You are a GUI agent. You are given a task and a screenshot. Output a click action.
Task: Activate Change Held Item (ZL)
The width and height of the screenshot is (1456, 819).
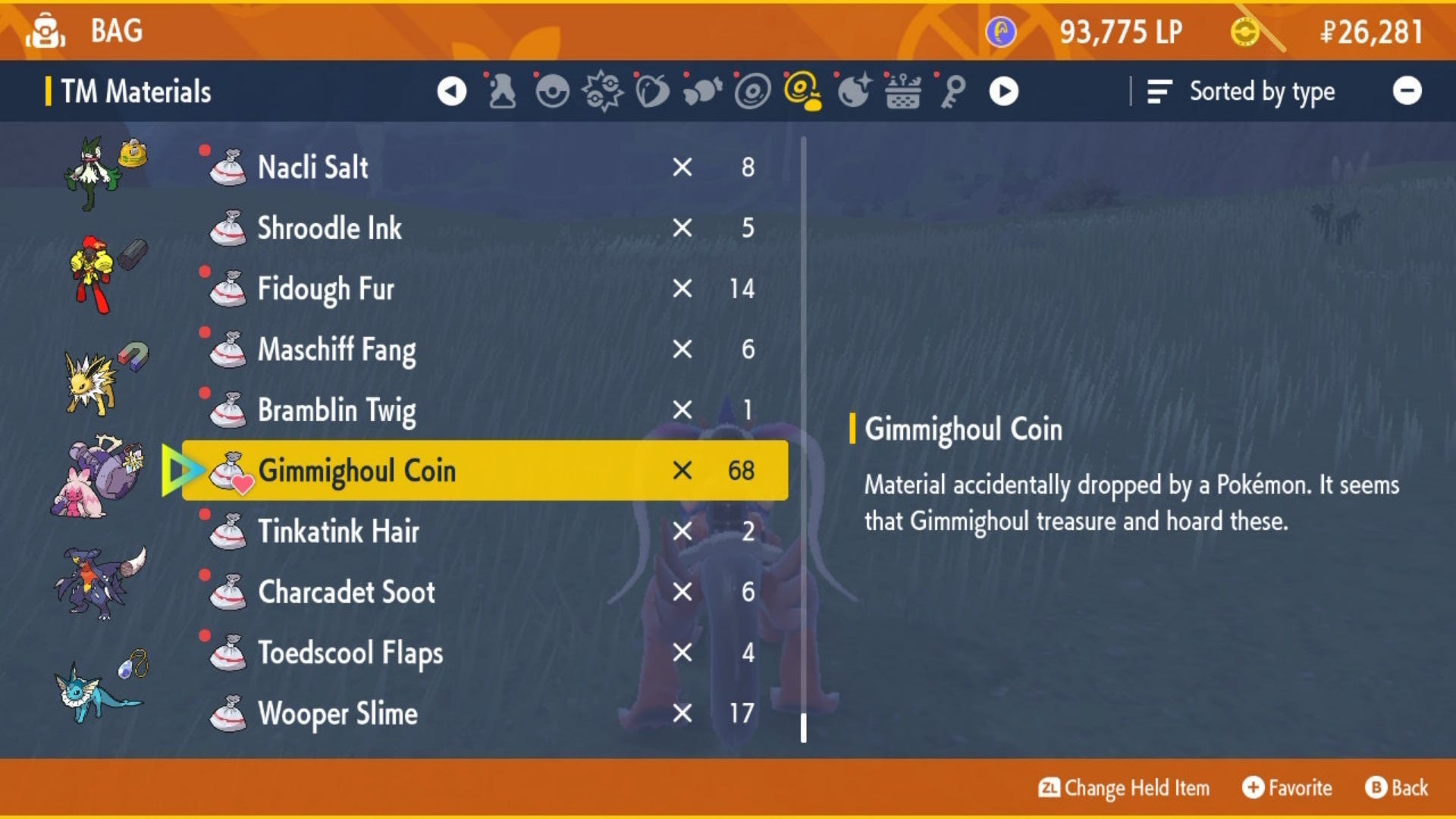(x=1125, y=788)
